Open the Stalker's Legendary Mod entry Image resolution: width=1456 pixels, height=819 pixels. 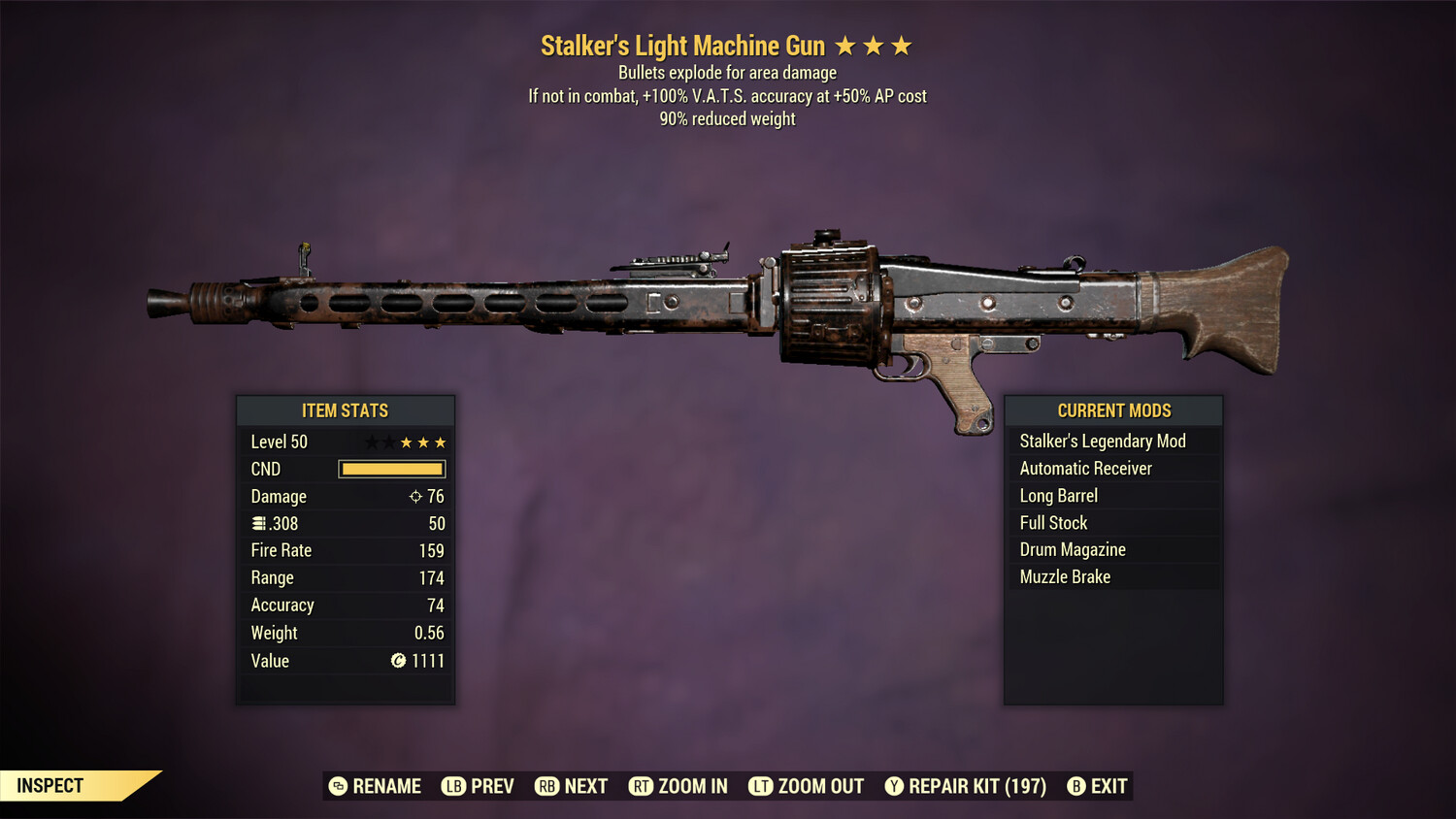tap(1102, 441)
